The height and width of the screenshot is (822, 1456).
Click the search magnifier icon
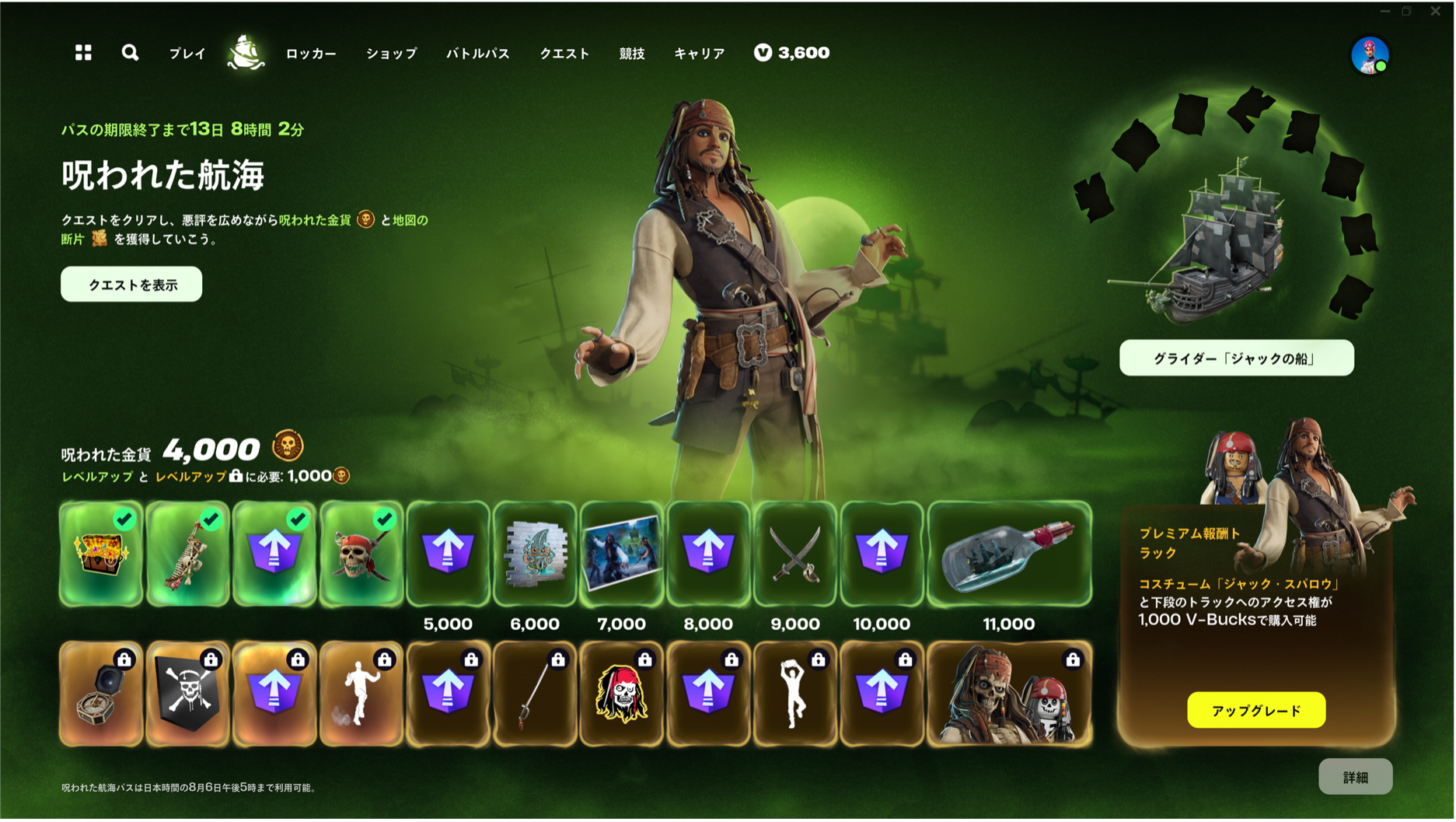click(130, 53)
